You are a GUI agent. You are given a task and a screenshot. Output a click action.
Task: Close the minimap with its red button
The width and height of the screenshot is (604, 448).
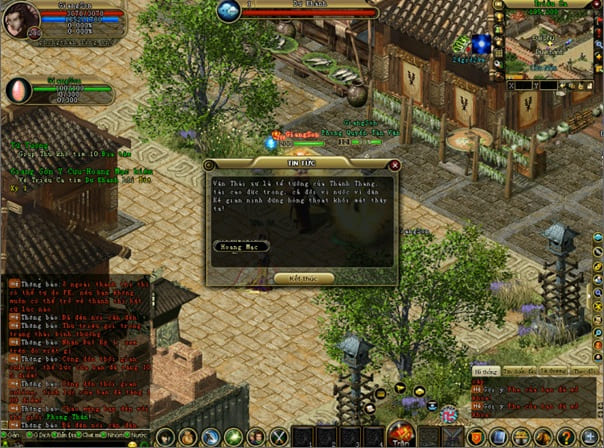(595, 5)
